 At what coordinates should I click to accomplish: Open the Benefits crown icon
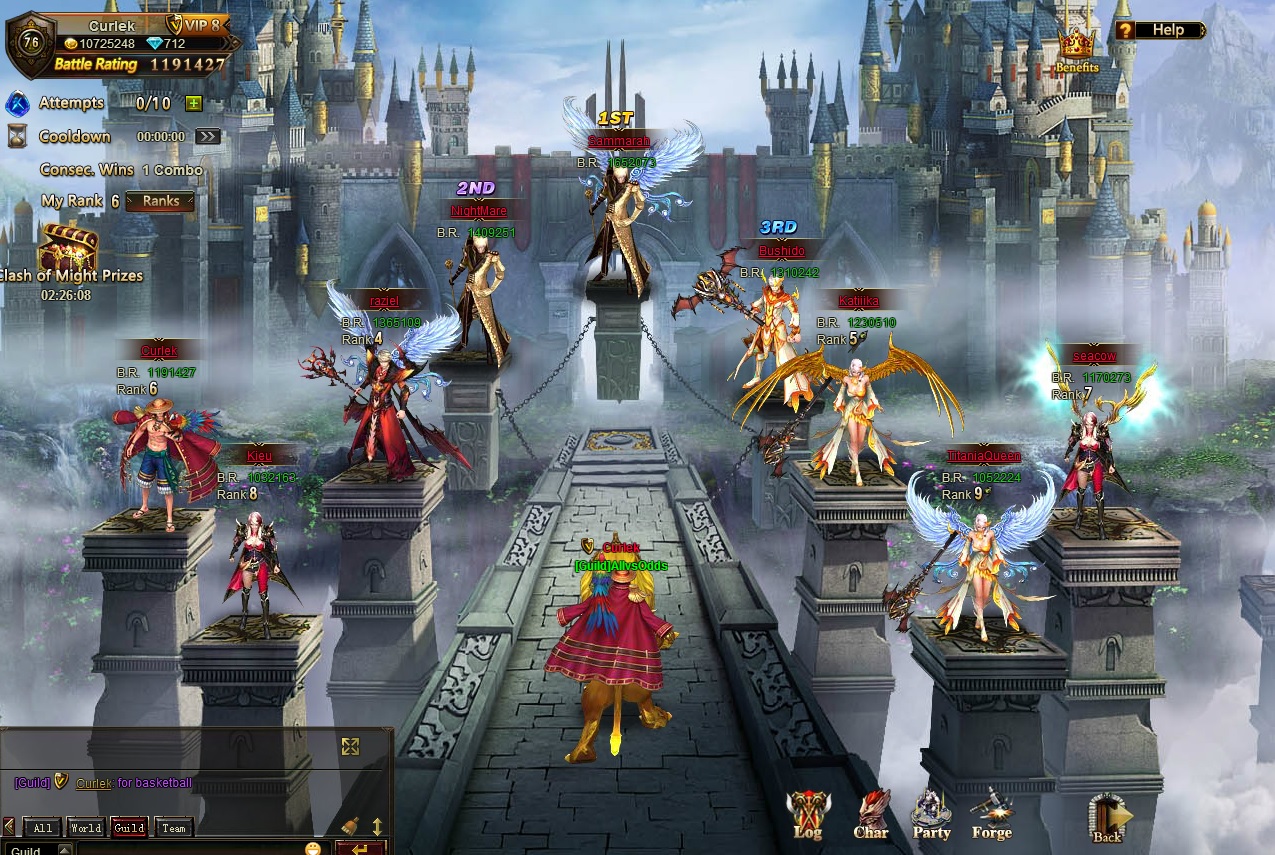tap(1076, 50)
